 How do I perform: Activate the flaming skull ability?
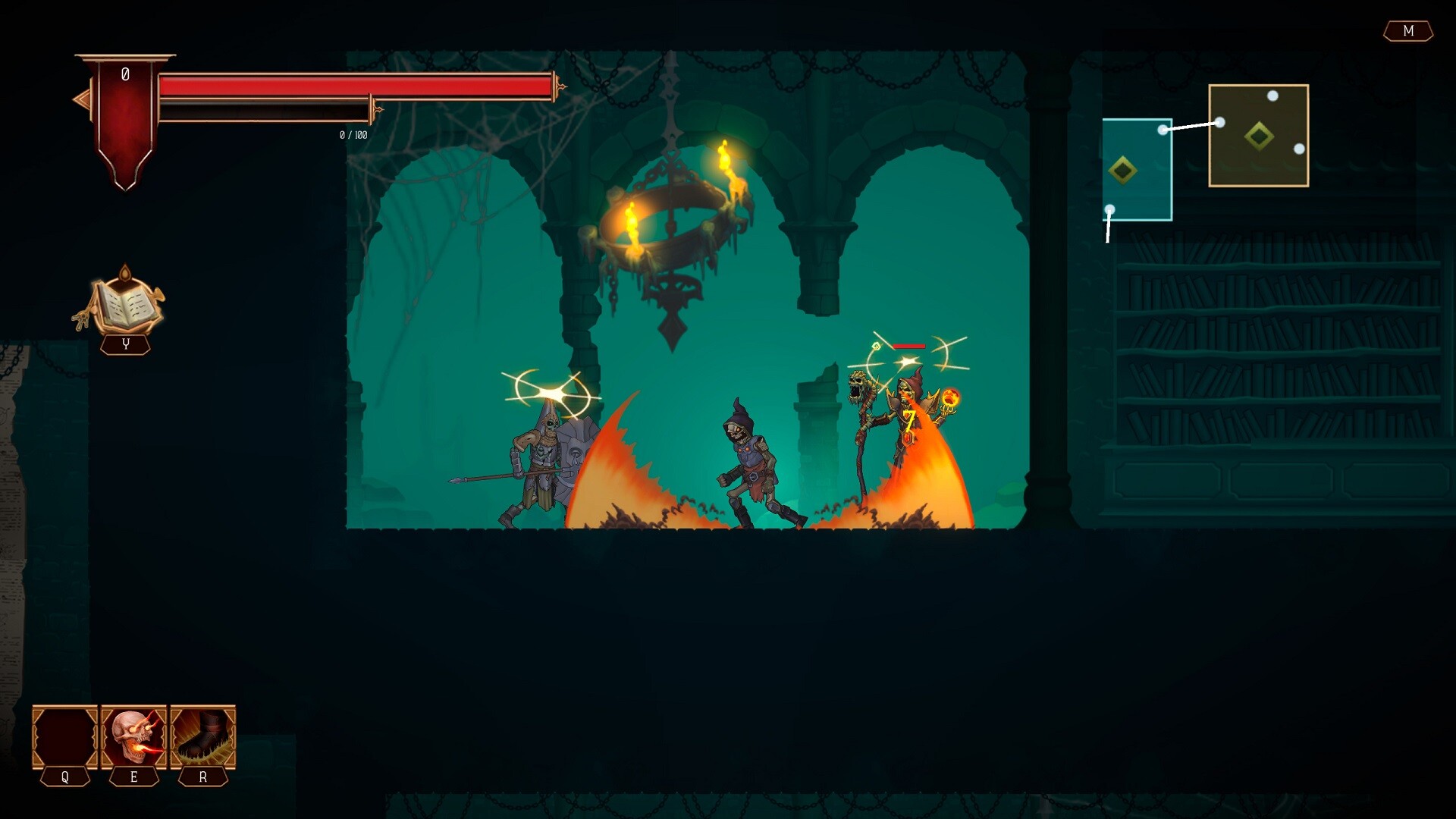pos(133,737)
